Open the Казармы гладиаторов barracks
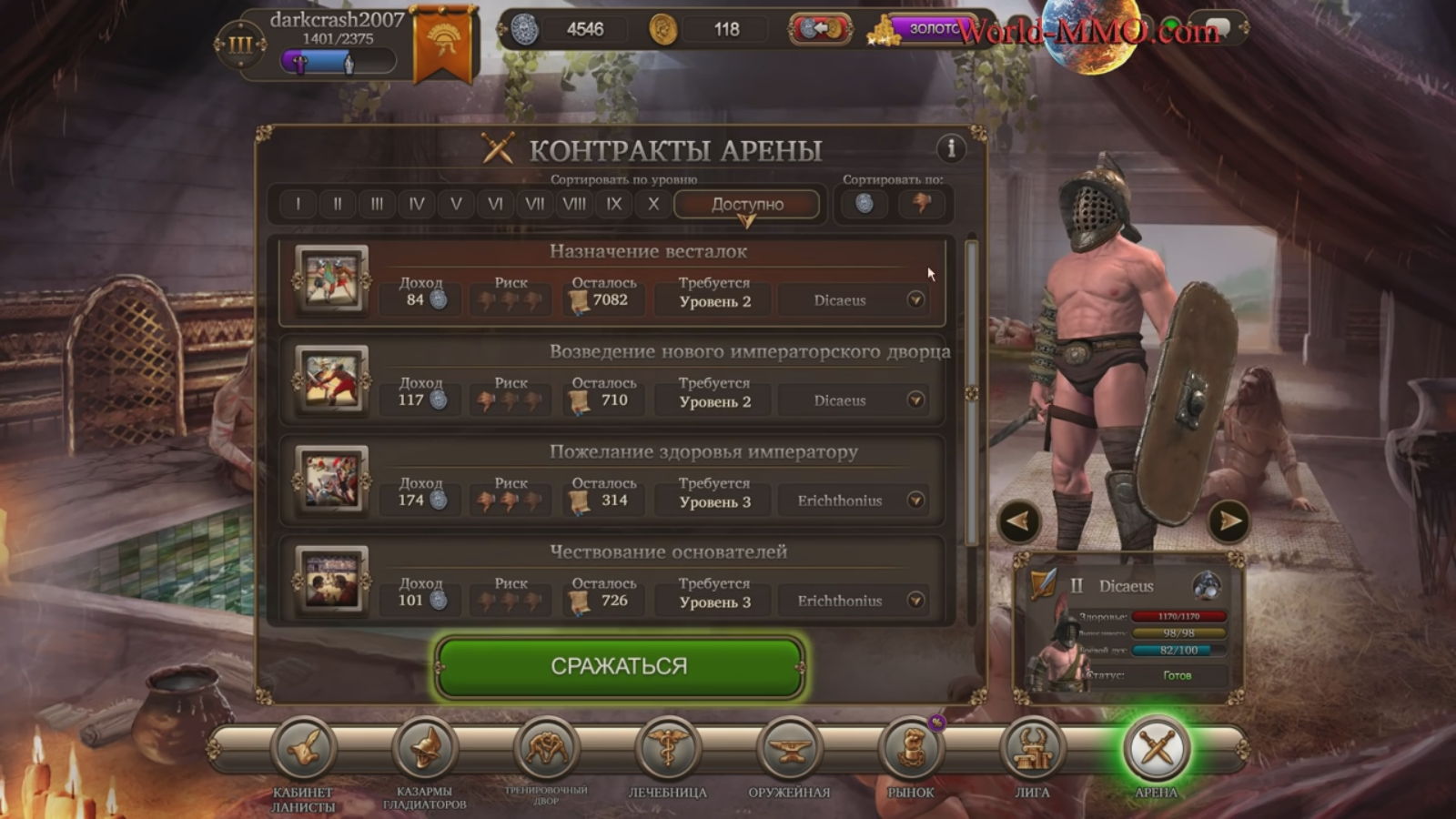This screenshot has width=1456, height=819. pos(424,749)
